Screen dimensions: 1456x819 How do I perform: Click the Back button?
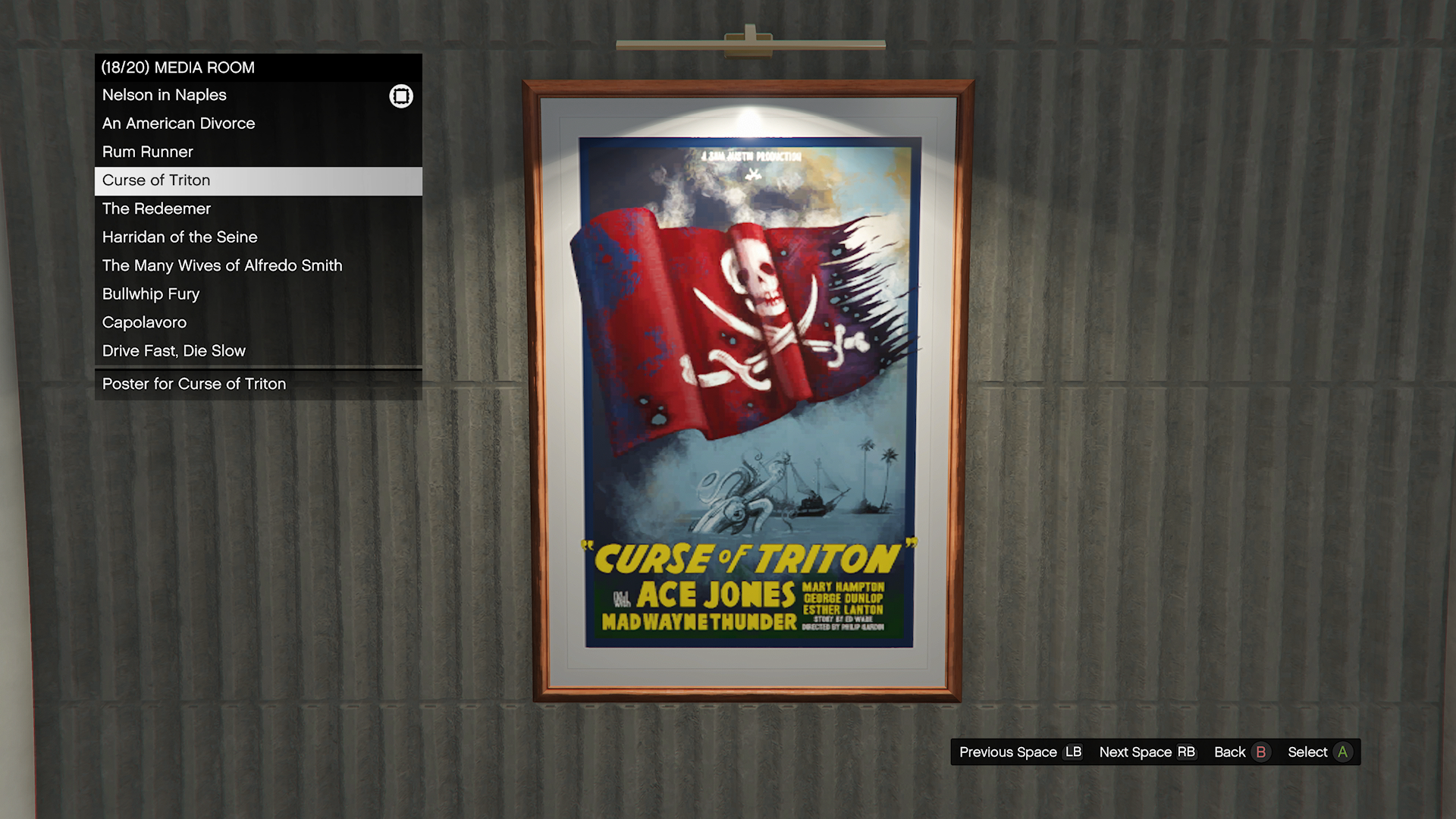click(x=1241, y=752)
